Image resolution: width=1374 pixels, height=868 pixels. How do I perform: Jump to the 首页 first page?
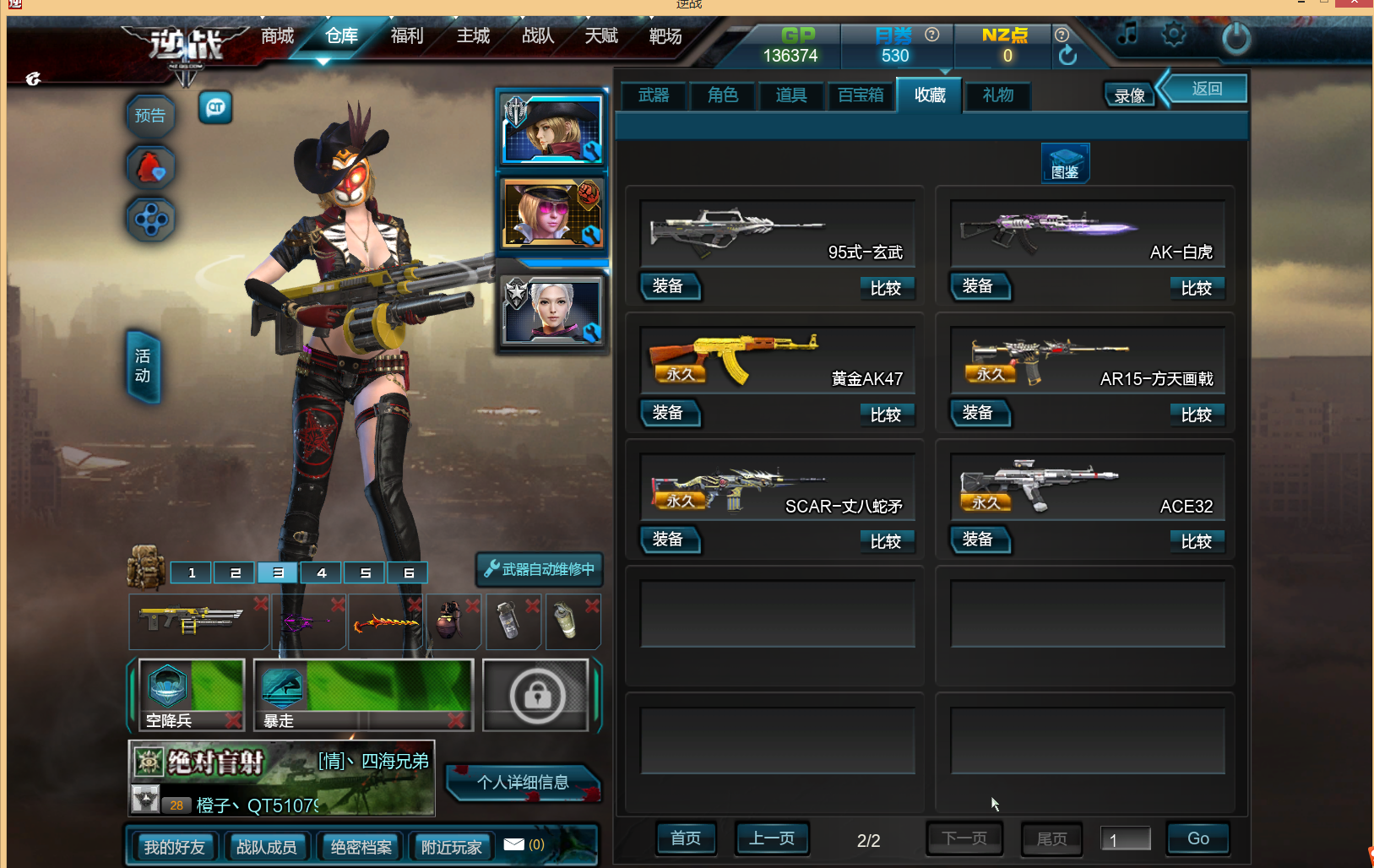click(x=686, y=838)
